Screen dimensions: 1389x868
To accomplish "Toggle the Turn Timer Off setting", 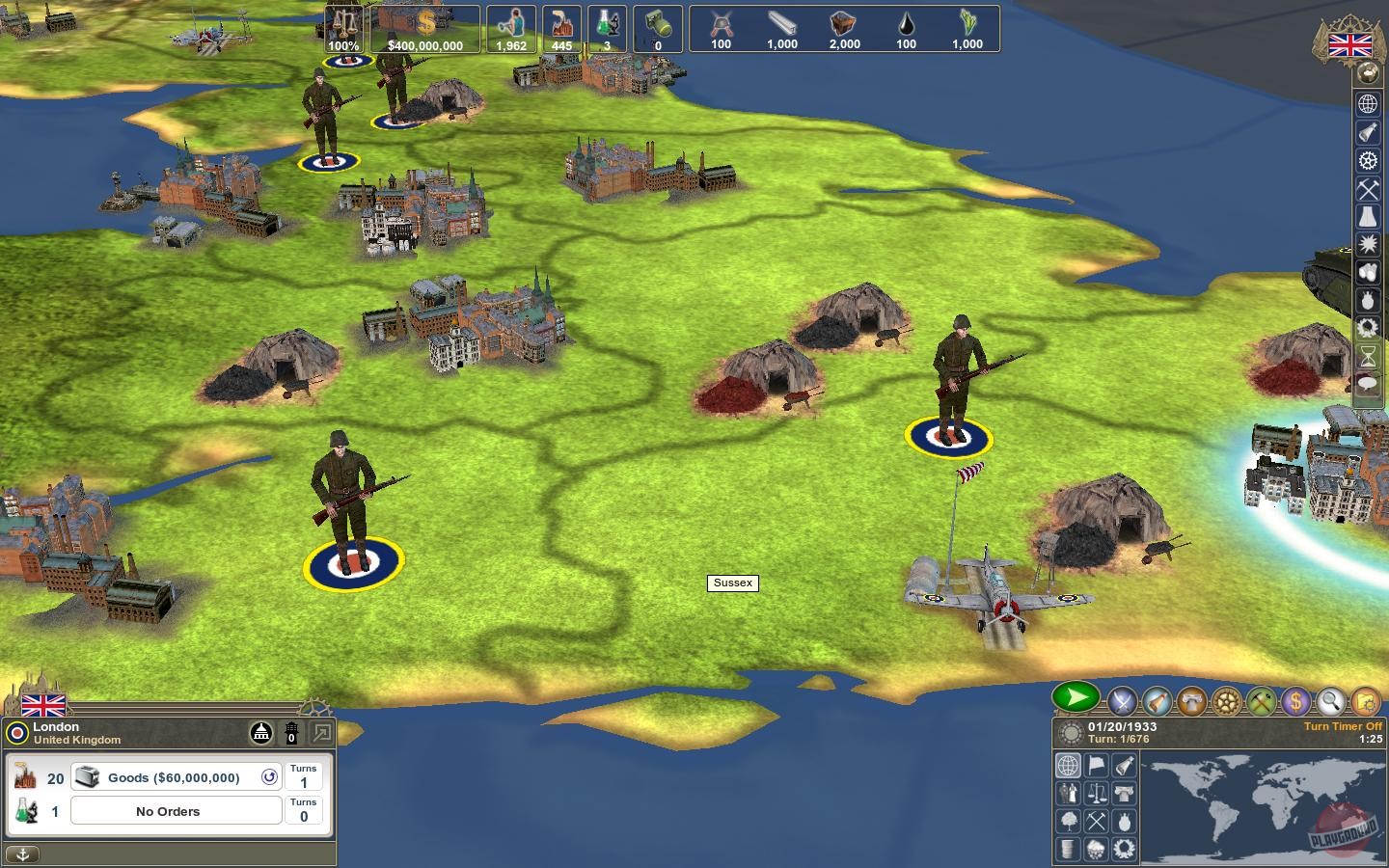I will pyautogui.click(x=1342, y=726).
